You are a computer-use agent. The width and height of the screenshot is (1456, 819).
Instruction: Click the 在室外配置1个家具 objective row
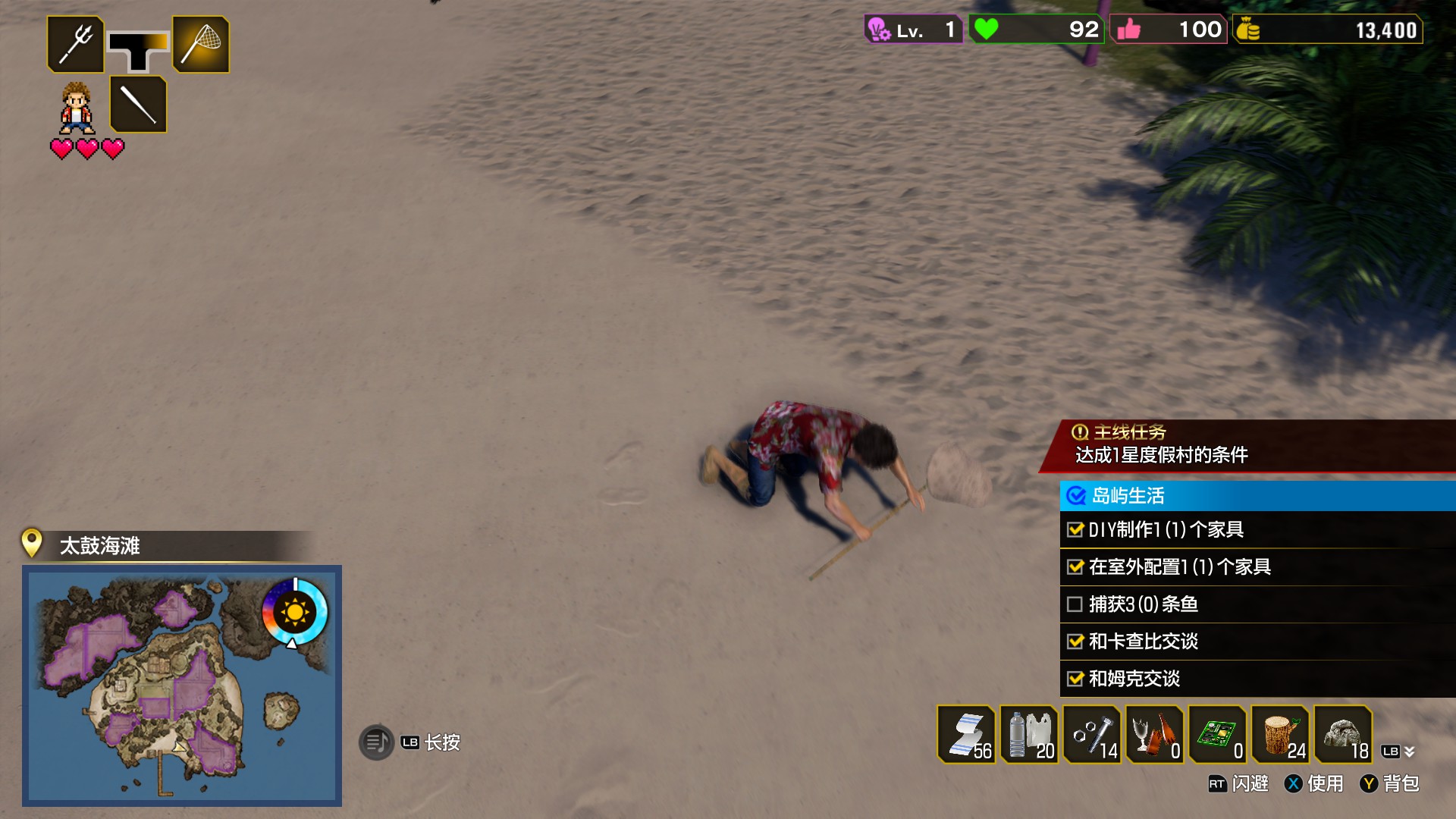coord(1257,566)
